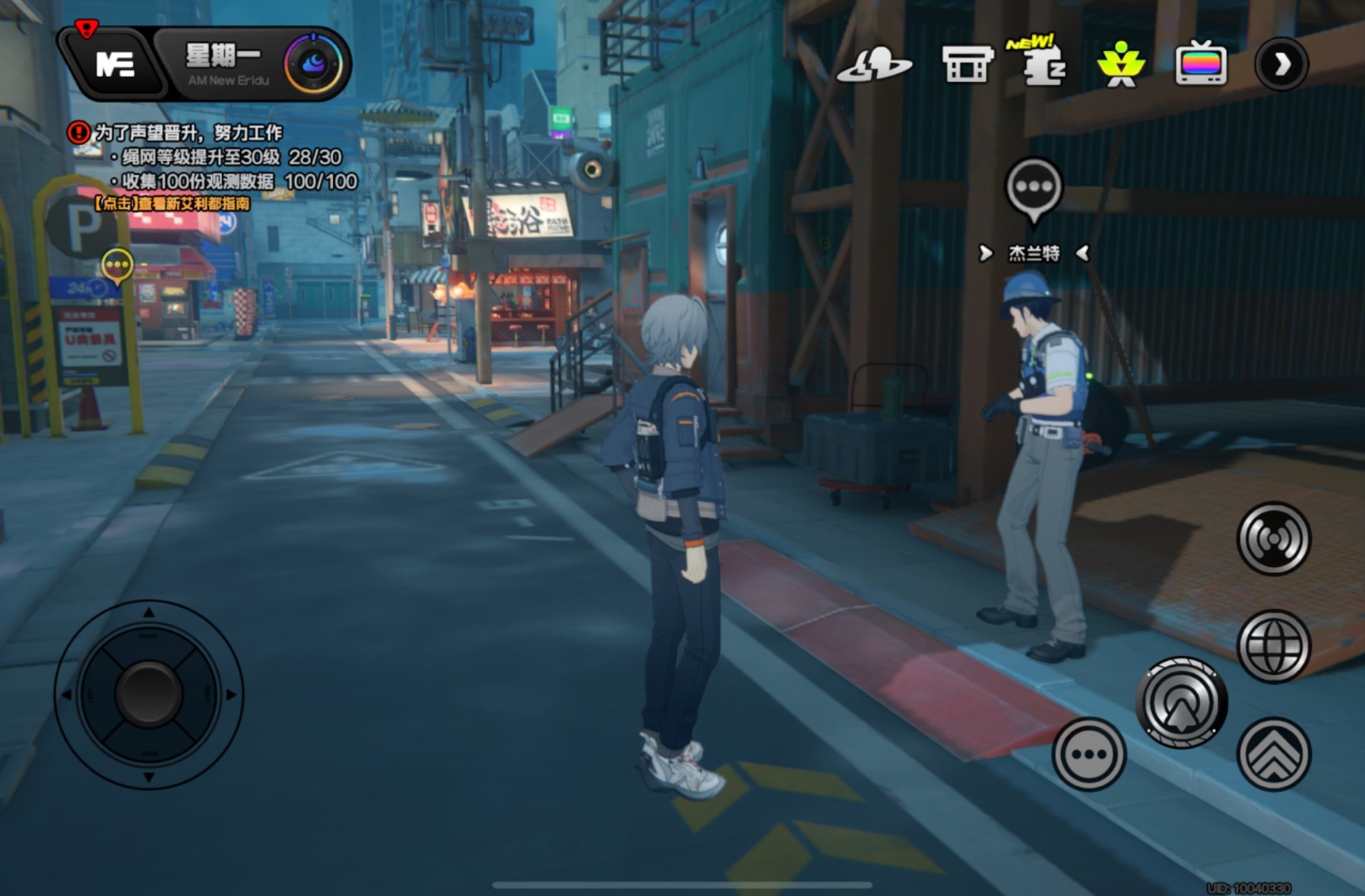Talk to 杰兰特 via speech bubble

point(1033,187)
